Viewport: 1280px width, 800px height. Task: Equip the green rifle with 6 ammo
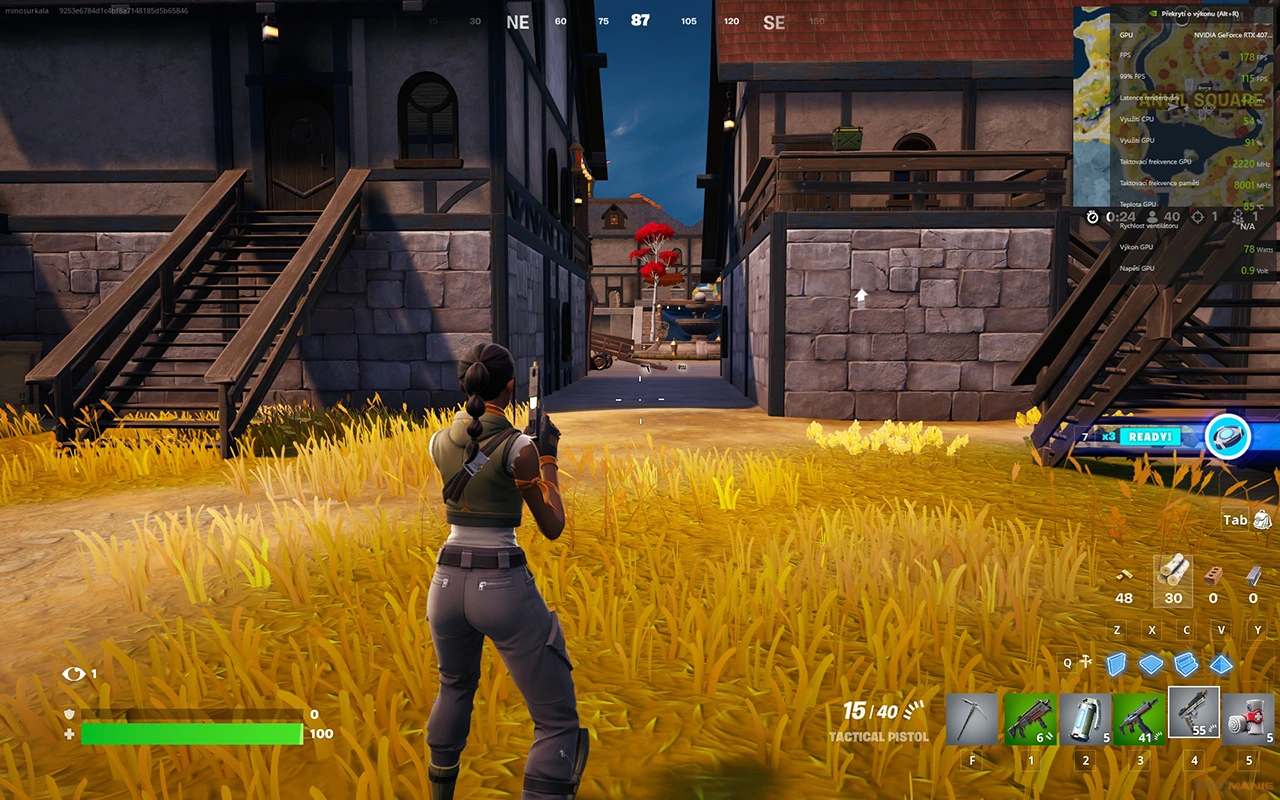[1030, 718]
